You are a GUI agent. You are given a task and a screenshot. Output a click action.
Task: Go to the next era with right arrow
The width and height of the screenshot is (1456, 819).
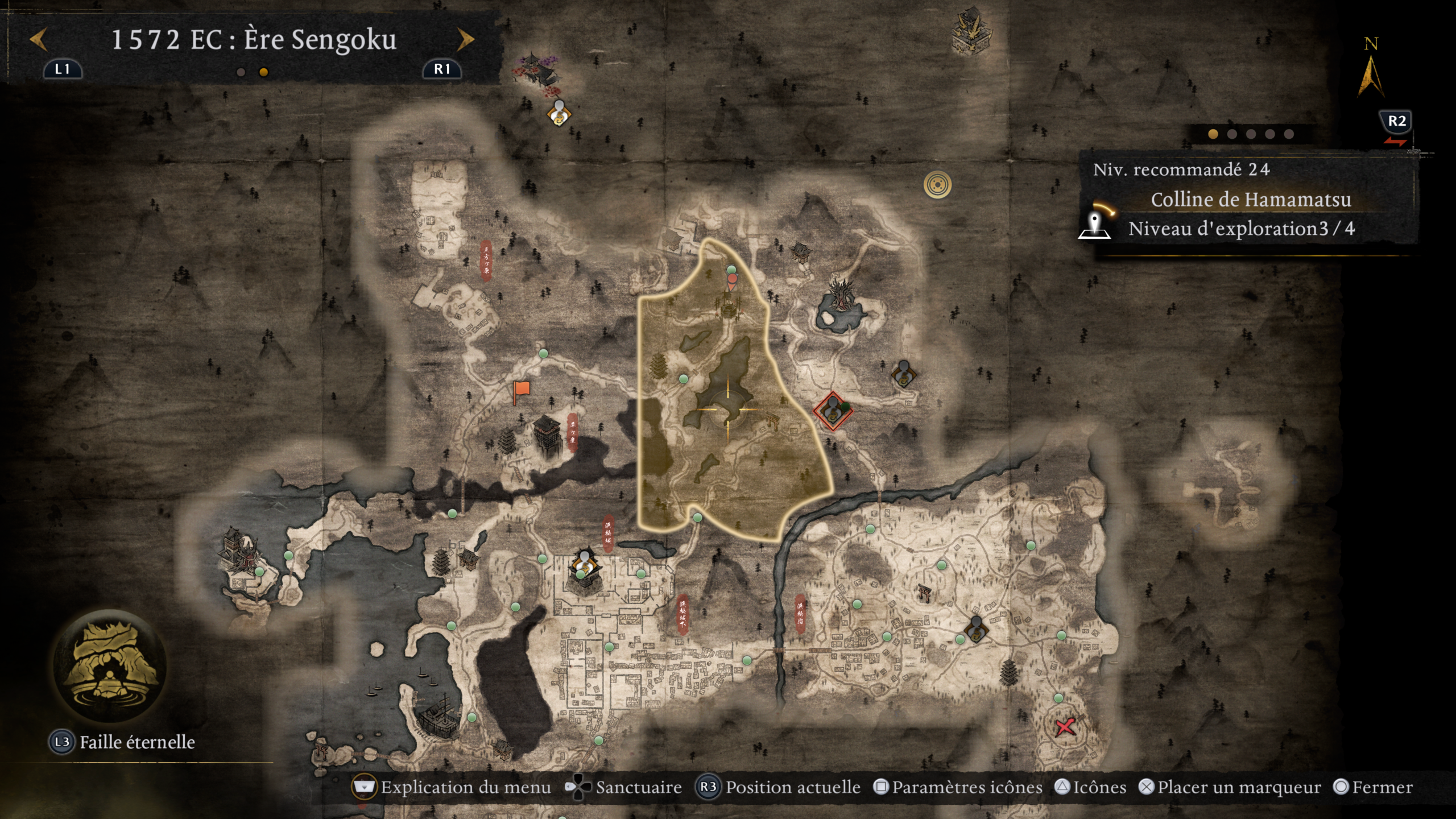pos(465,40)
